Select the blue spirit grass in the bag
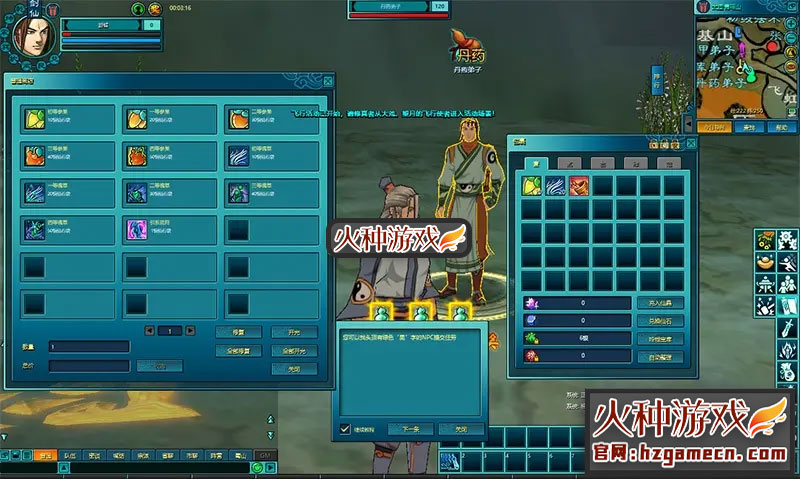Screen dimensions: 800x479 tap(555, 186)
